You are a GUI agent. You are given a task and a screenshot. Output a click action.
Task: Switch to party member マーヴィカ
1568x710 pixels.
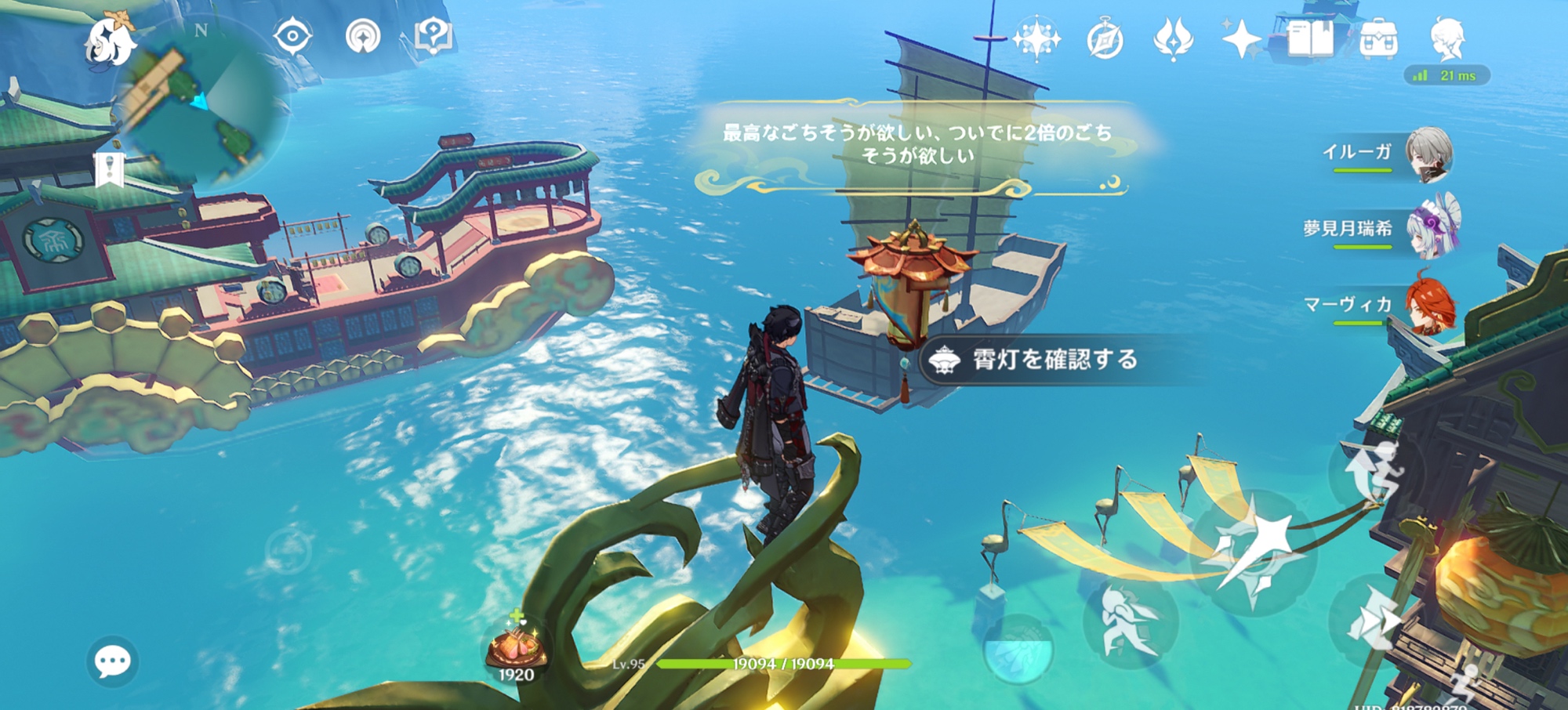click(x=1430, y=304)
